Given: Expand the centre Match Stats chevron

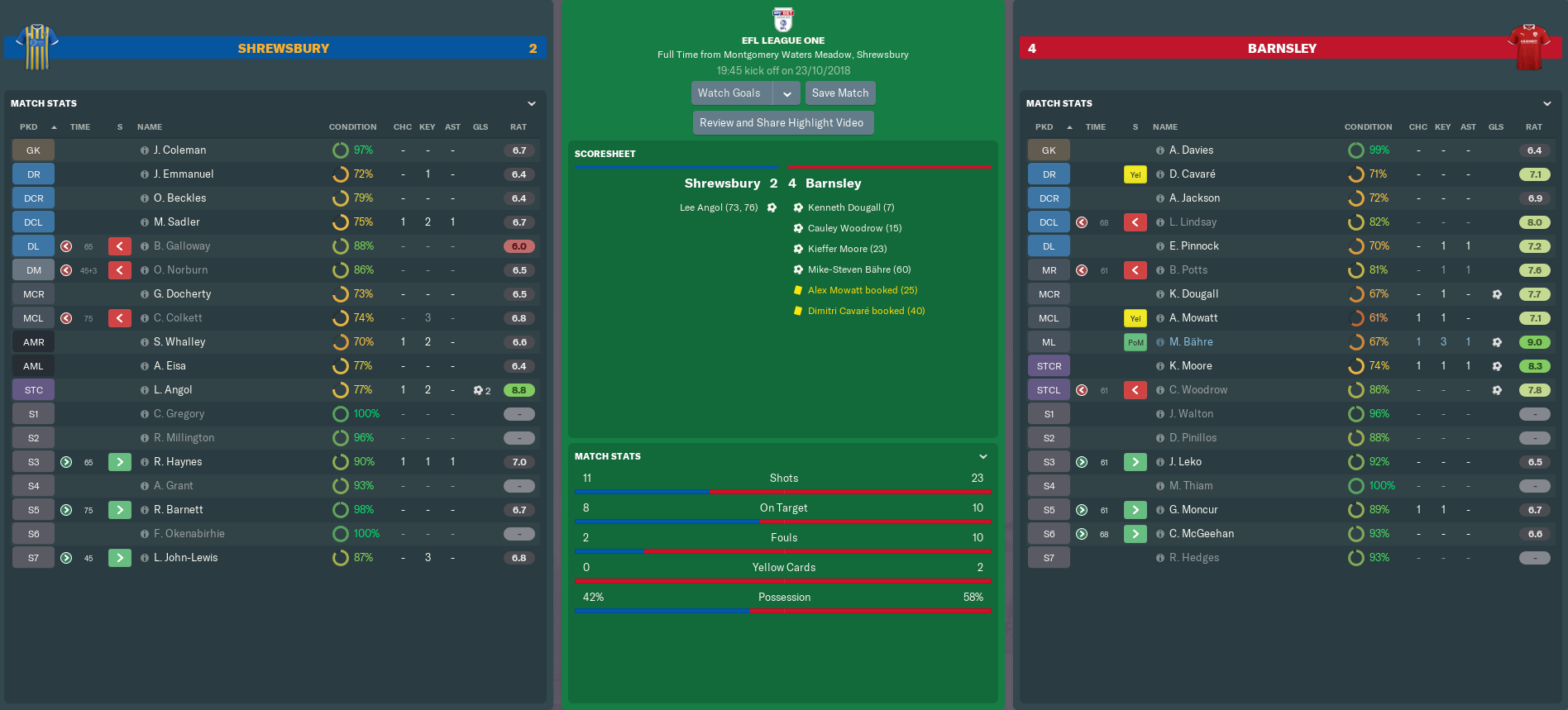Looking at the screenshot, I should point(983,456).
